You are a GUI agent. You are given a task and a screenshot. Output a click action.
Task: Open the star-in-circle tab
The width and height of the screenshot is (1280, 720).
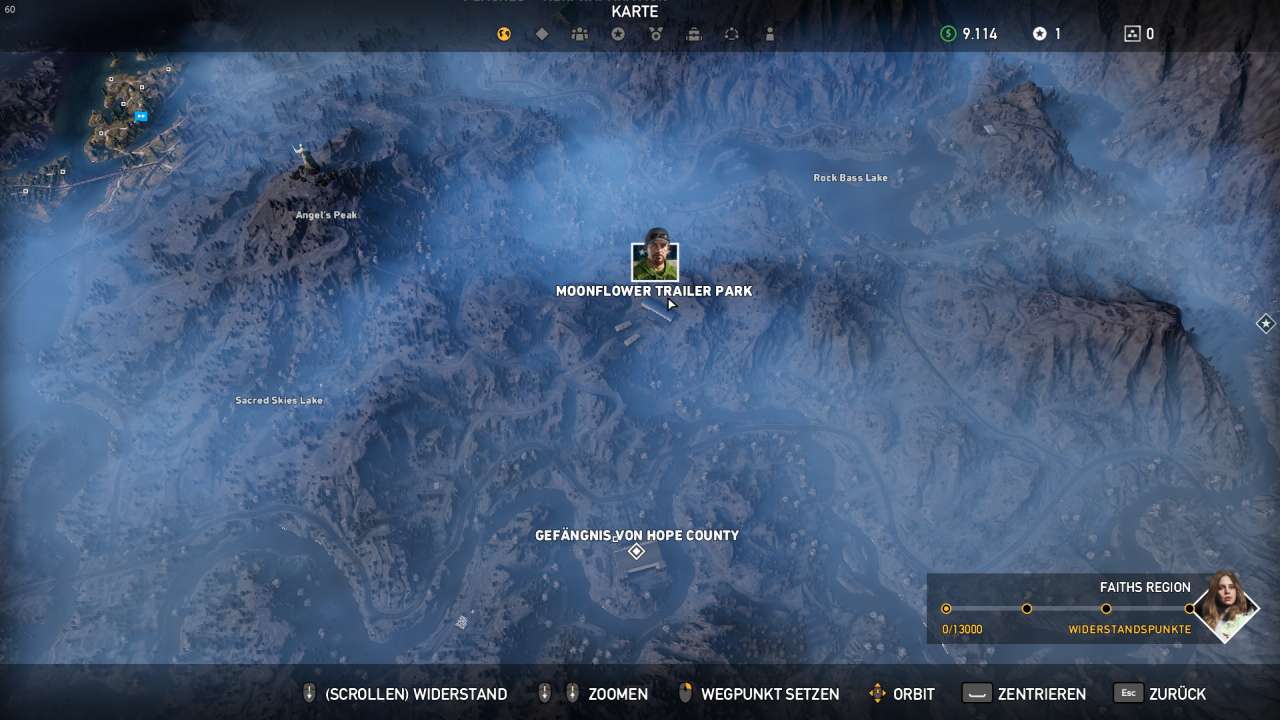[618, 34]
